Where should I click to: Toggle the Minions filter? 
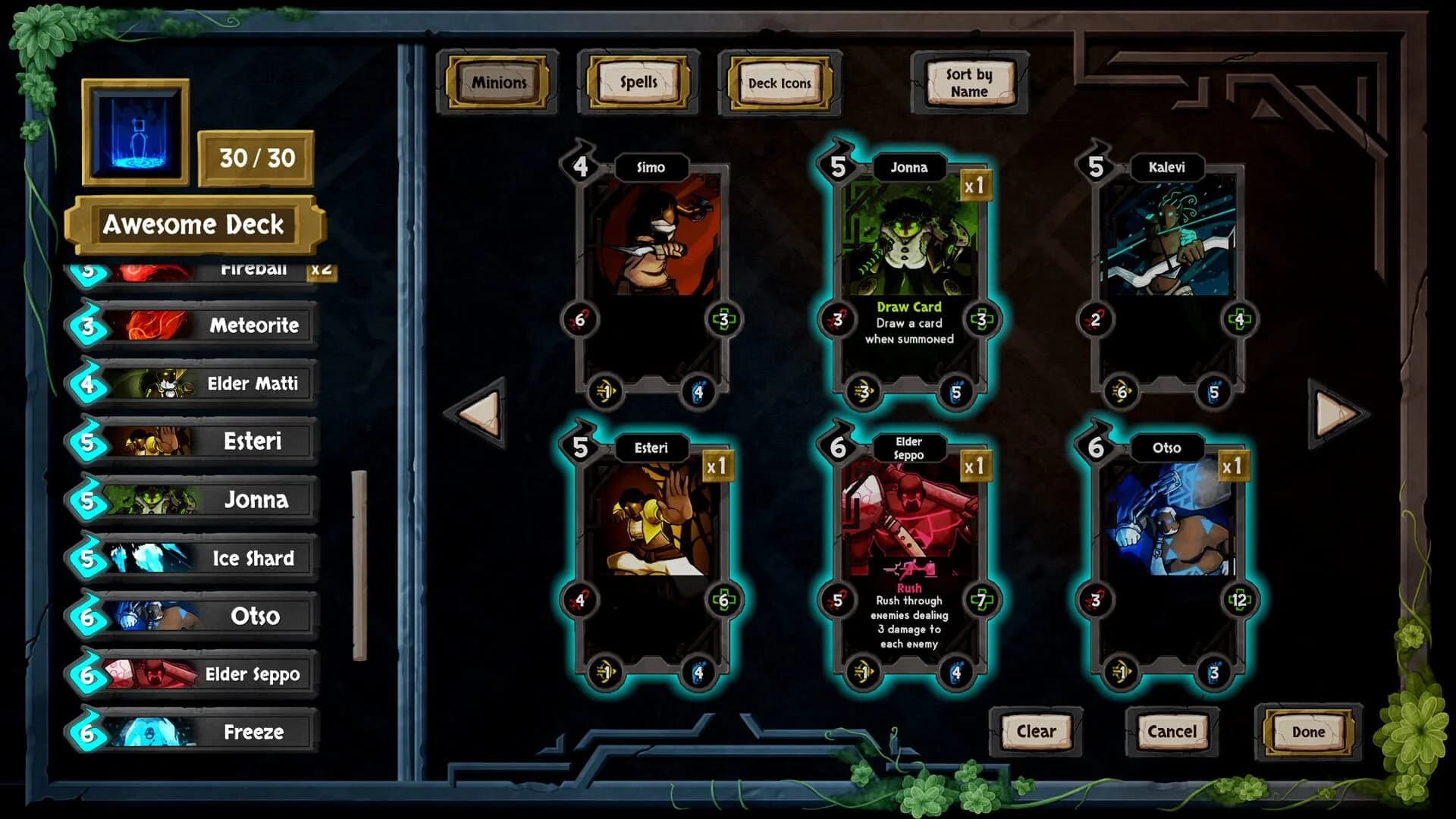click(498, 83)
